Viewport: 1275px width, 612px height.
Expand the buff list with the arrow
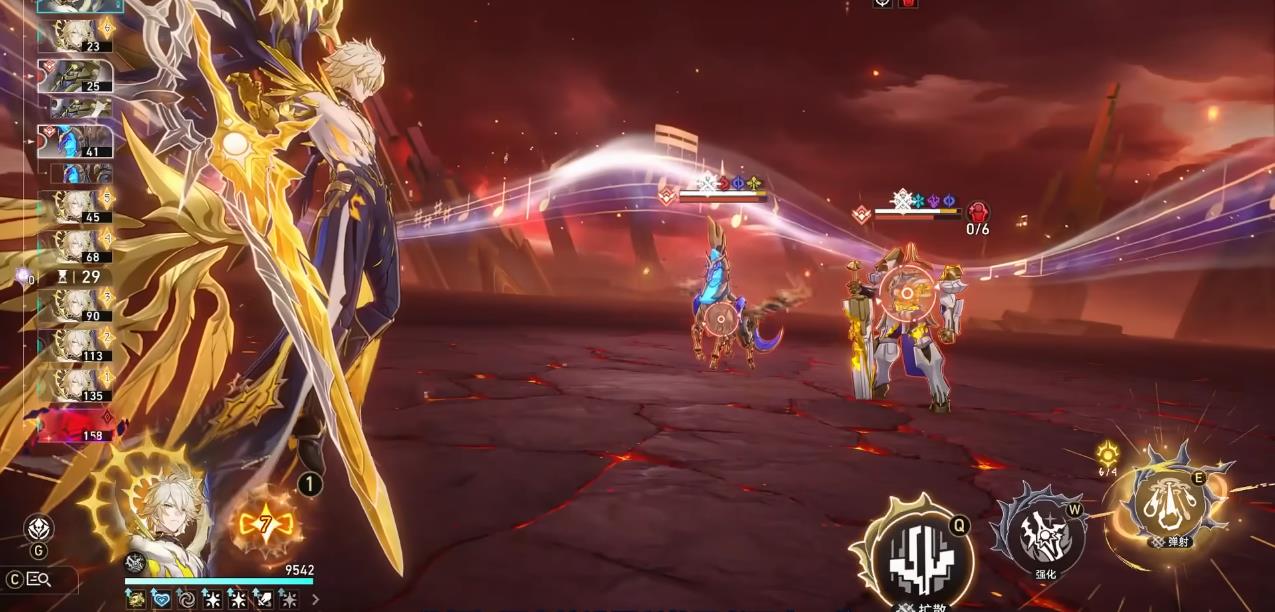[x=316, y=599]
